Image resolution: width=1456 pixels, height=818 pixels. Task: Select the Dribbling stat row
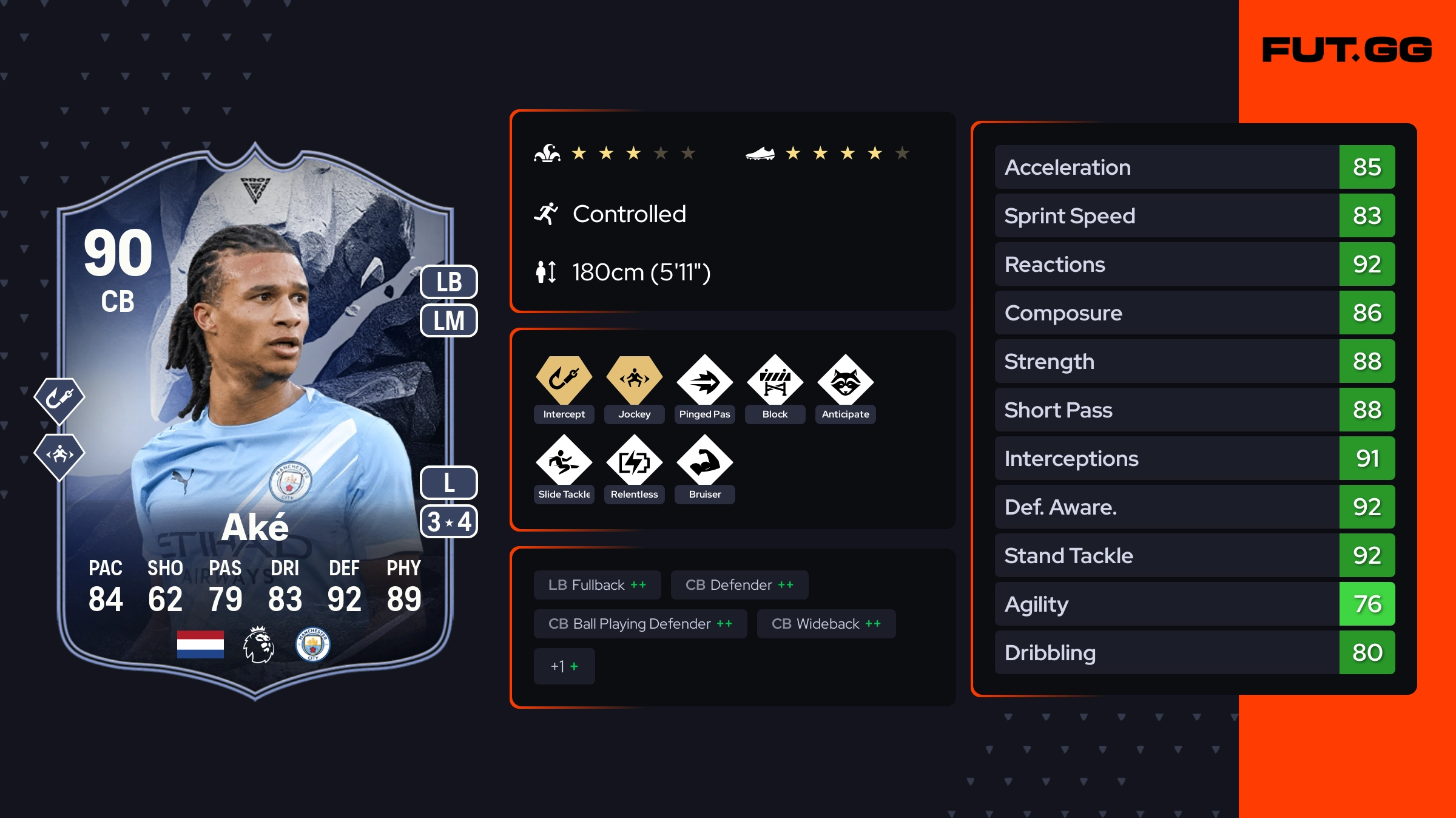[1194, 652]
